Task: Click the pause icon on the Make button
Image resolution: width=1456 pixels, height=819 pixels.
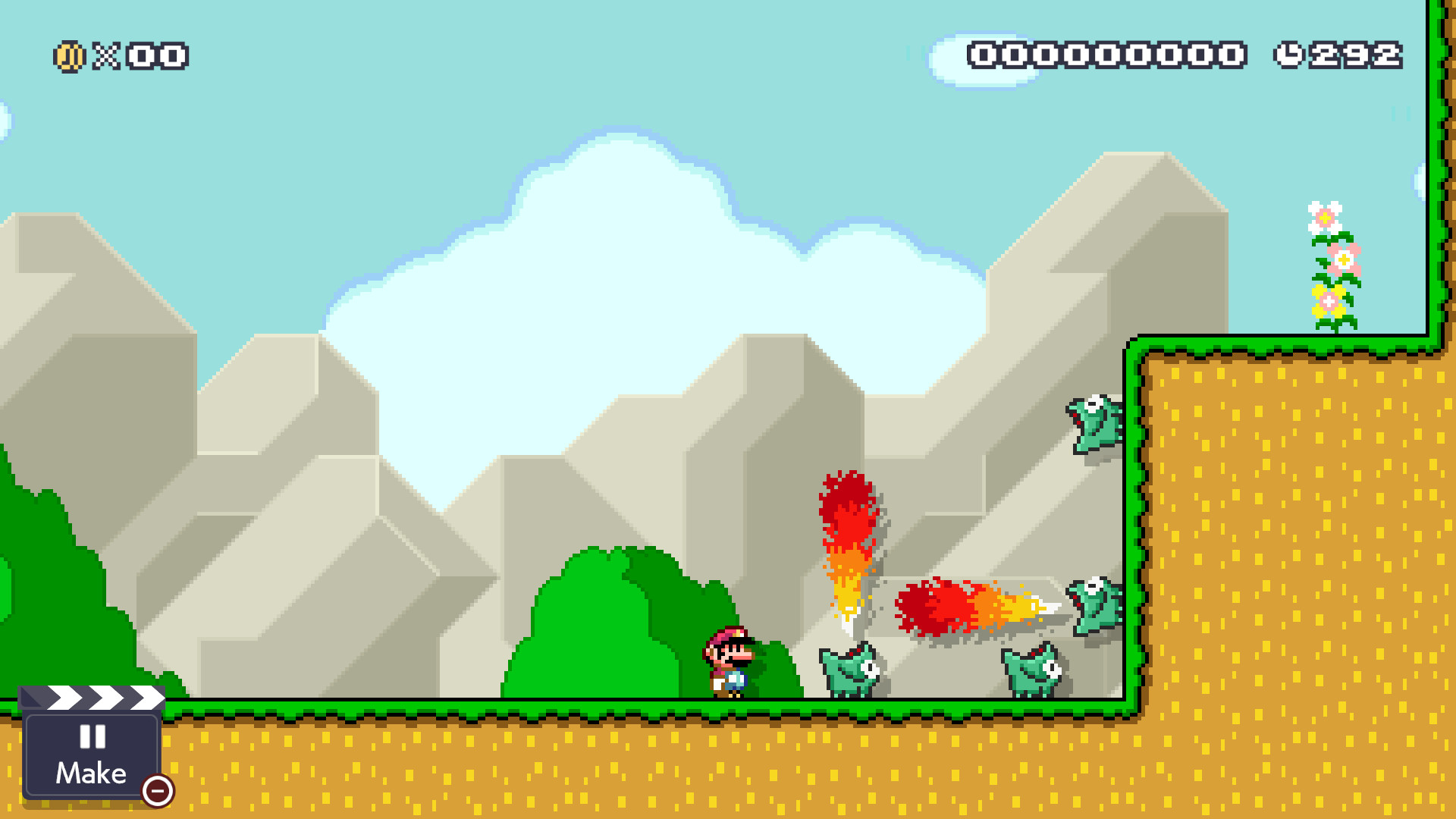Action: 91,737
